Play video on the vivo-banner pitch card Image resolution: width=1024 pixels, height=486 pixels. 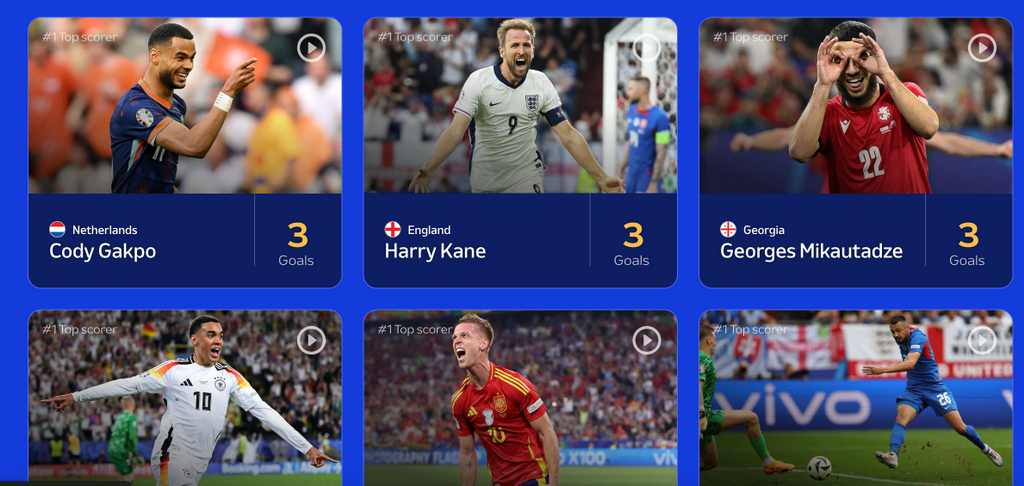point(982,340)
